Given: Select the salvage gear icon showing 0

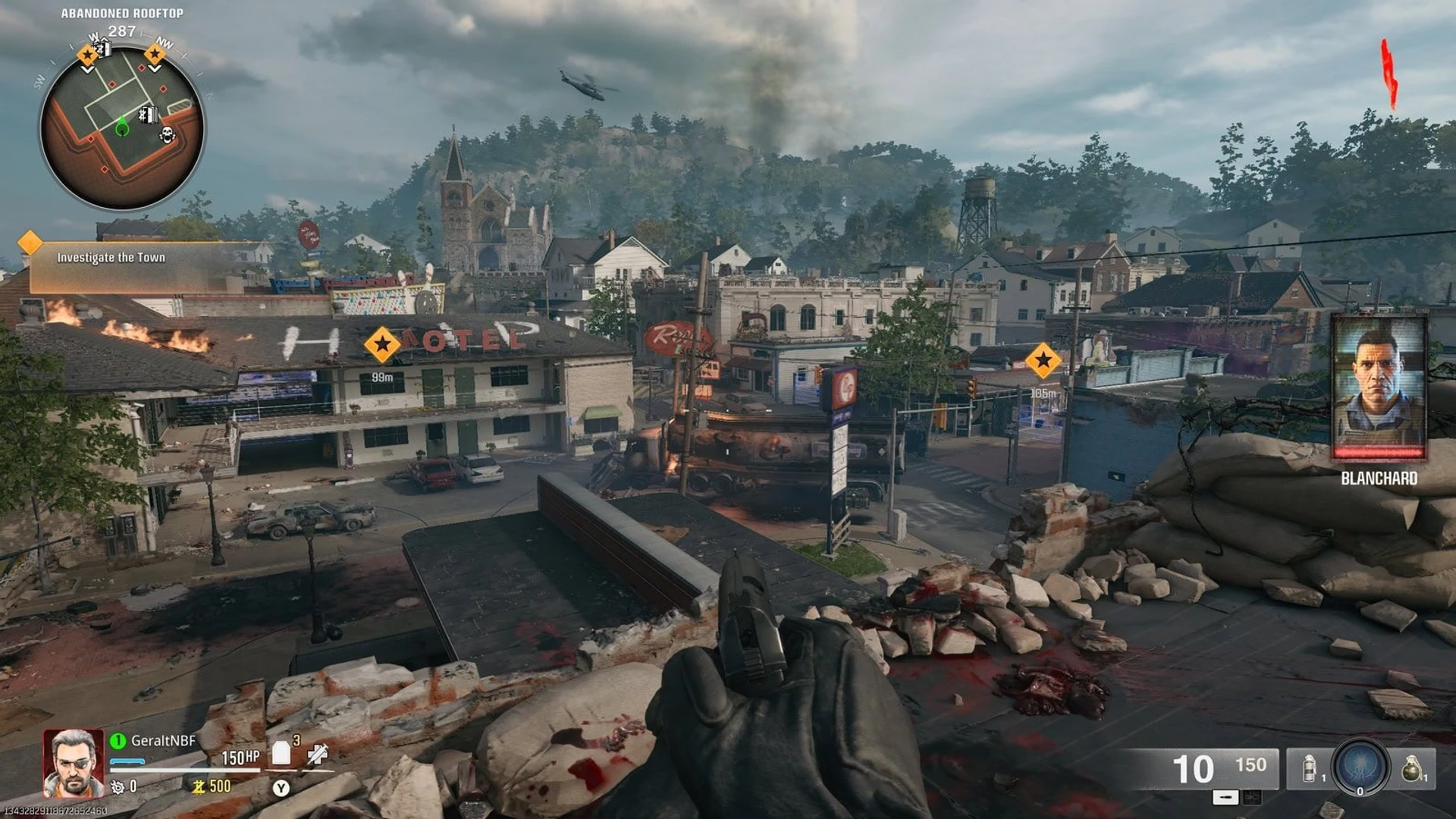Looking at the screenshot, I should [x=123, y=786].
